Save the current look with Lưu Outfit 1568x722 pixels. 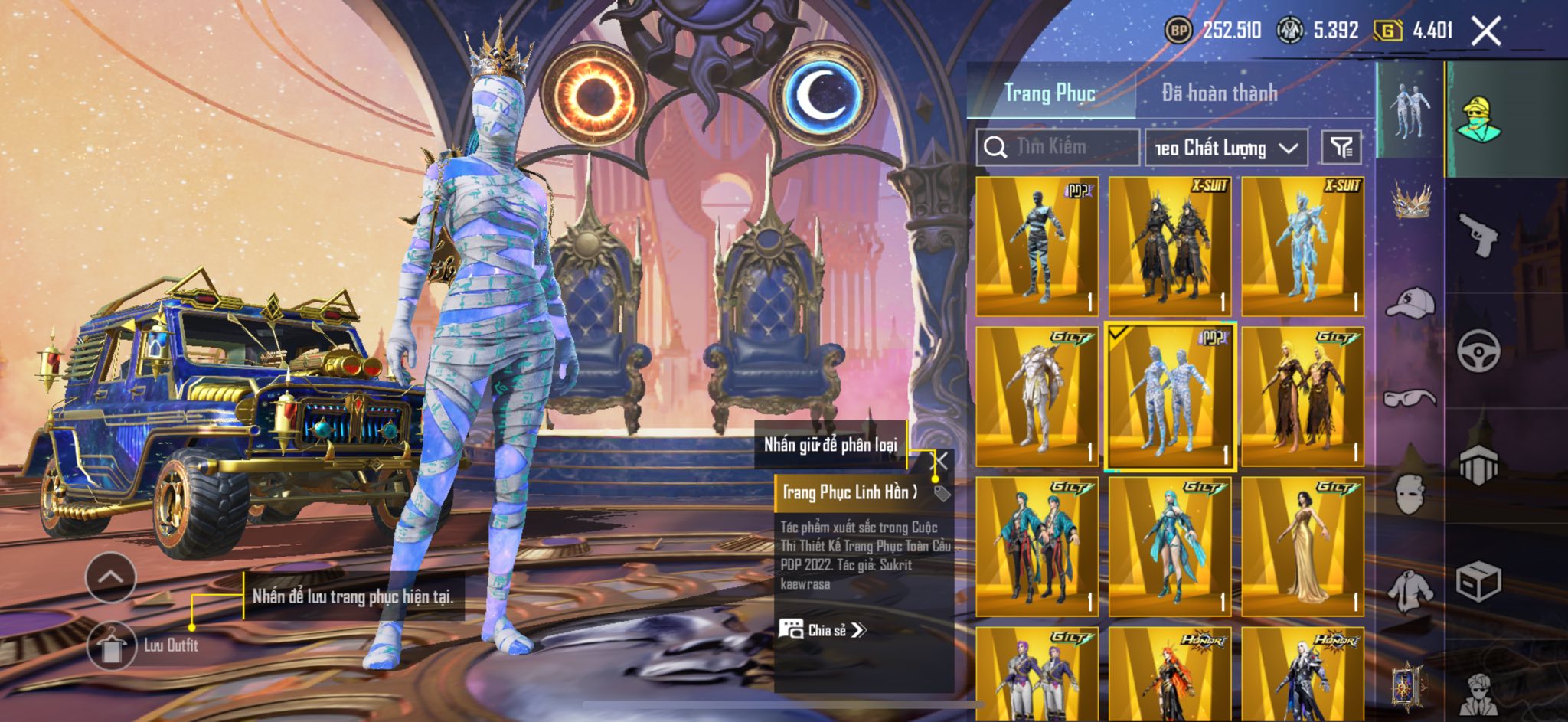coord(112,645)
